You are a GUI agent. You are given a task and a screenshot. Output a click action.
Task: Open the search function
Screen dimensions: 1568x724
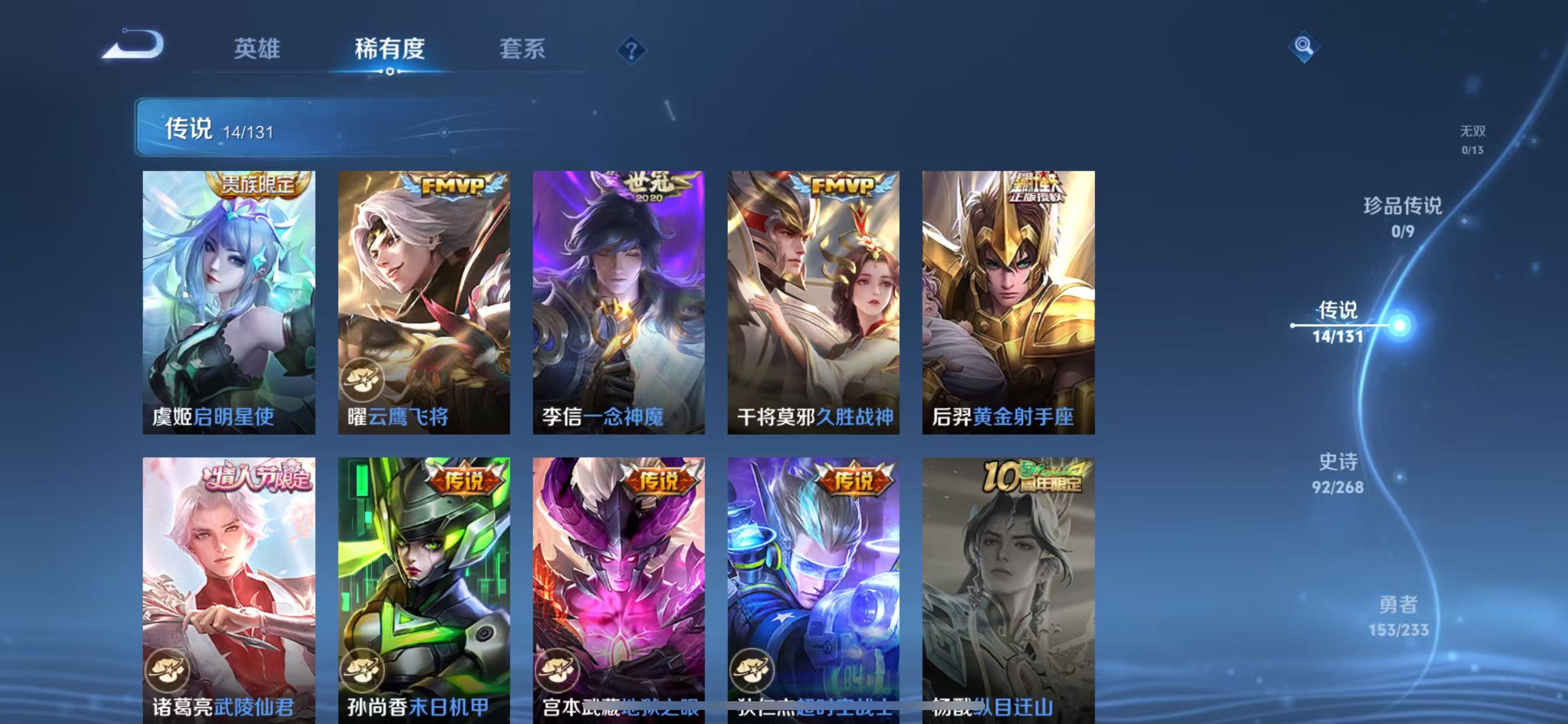pyautogui.click(x=1304, y=47)
